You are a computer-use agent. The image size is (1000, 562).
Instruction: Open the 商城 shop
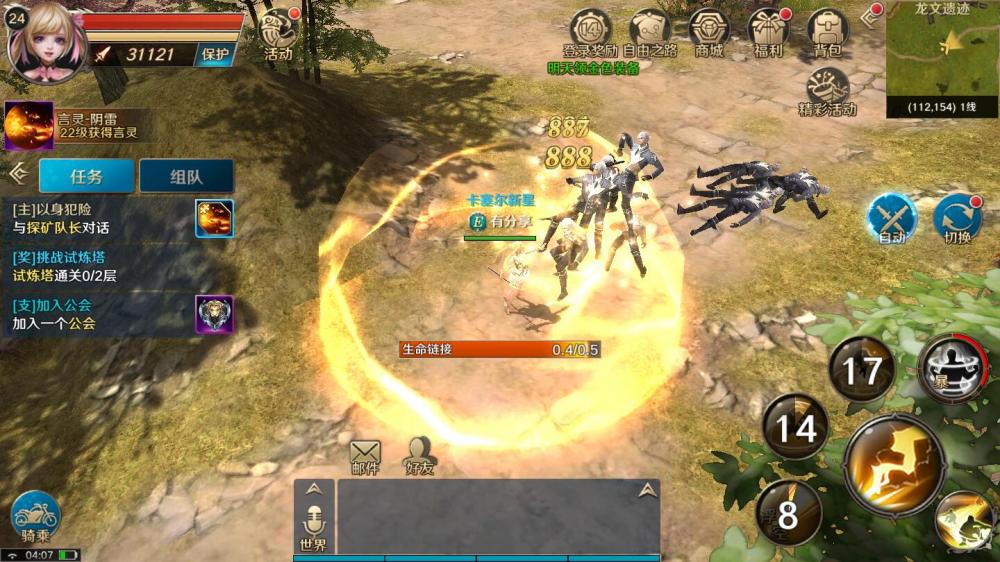pos(709,31)
